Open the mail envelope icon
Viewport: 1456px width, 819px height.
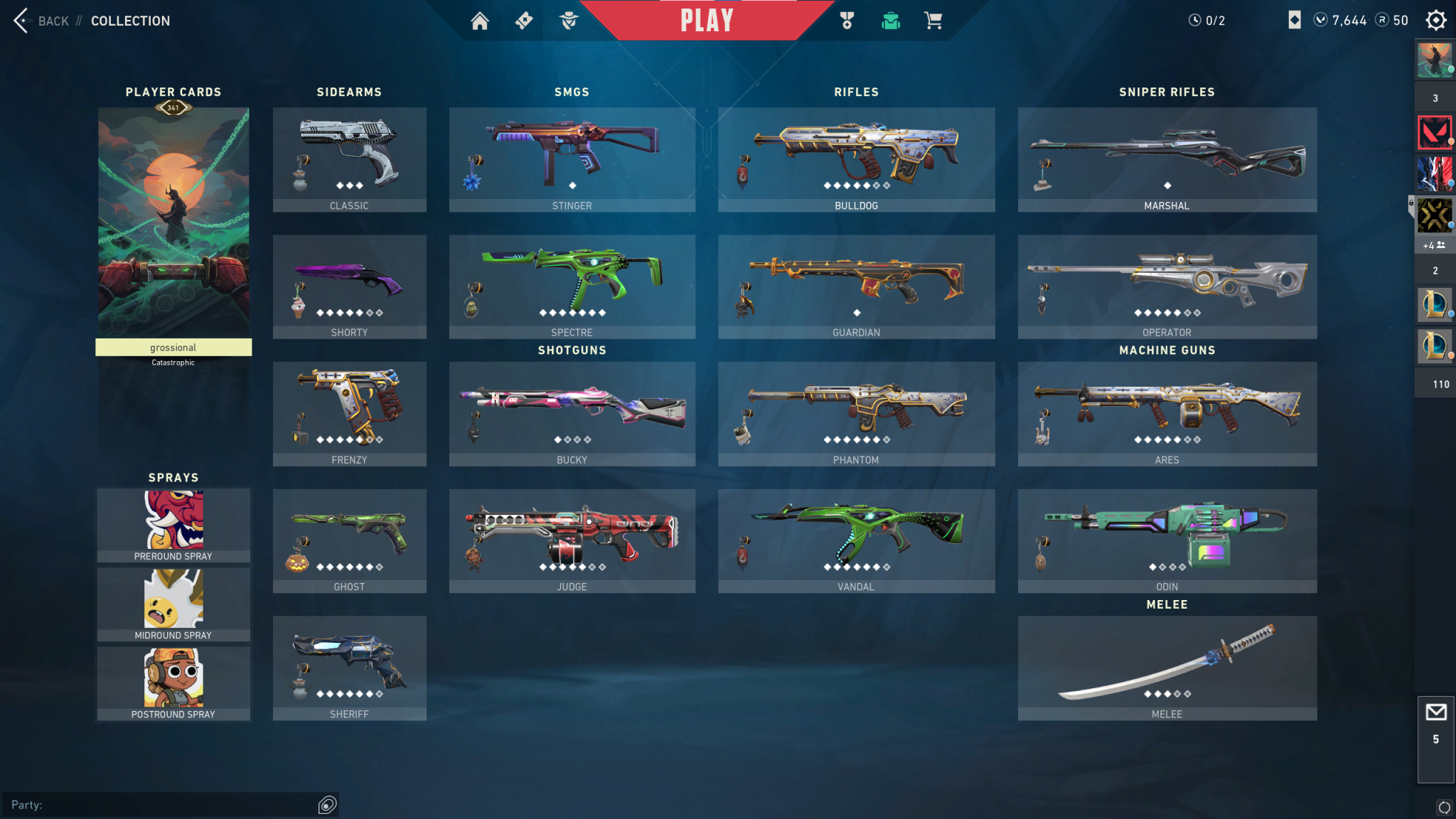(1437, 713)
